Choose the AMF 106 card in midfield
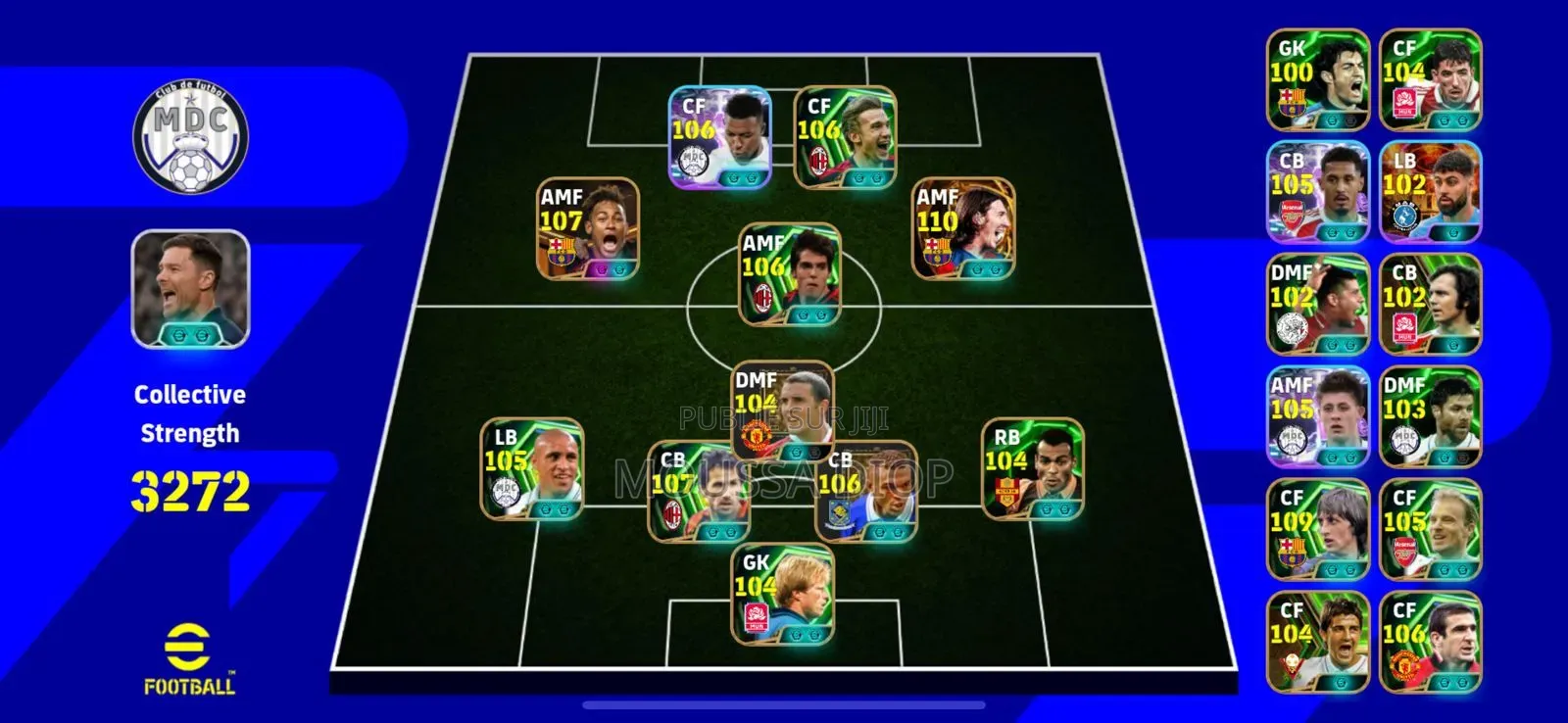This screenshot has height=723, width=1568. (x=790, y=274)
